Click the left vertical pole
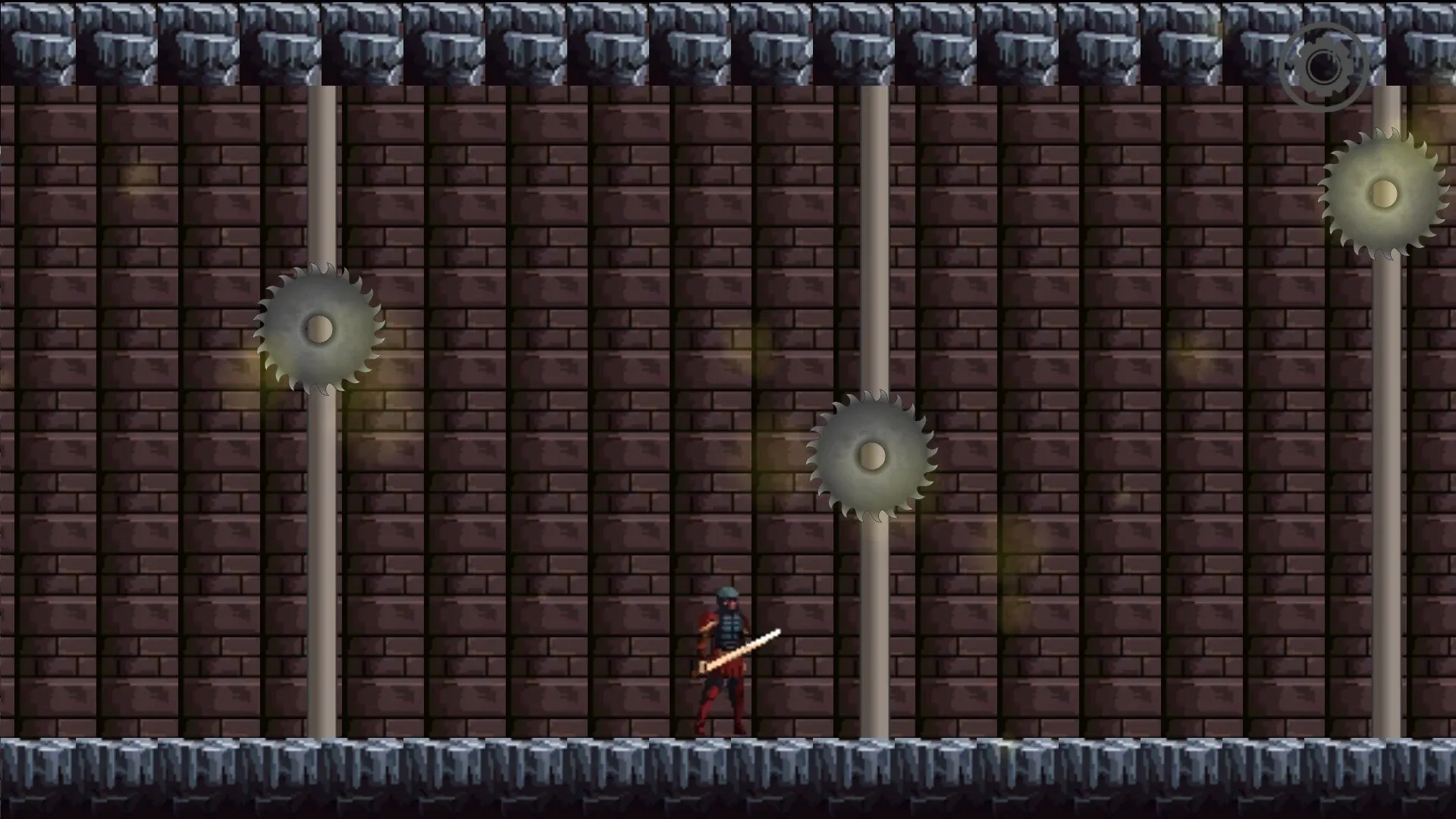This screenshot has width=1456, height=819. click(x=322, y=569)
